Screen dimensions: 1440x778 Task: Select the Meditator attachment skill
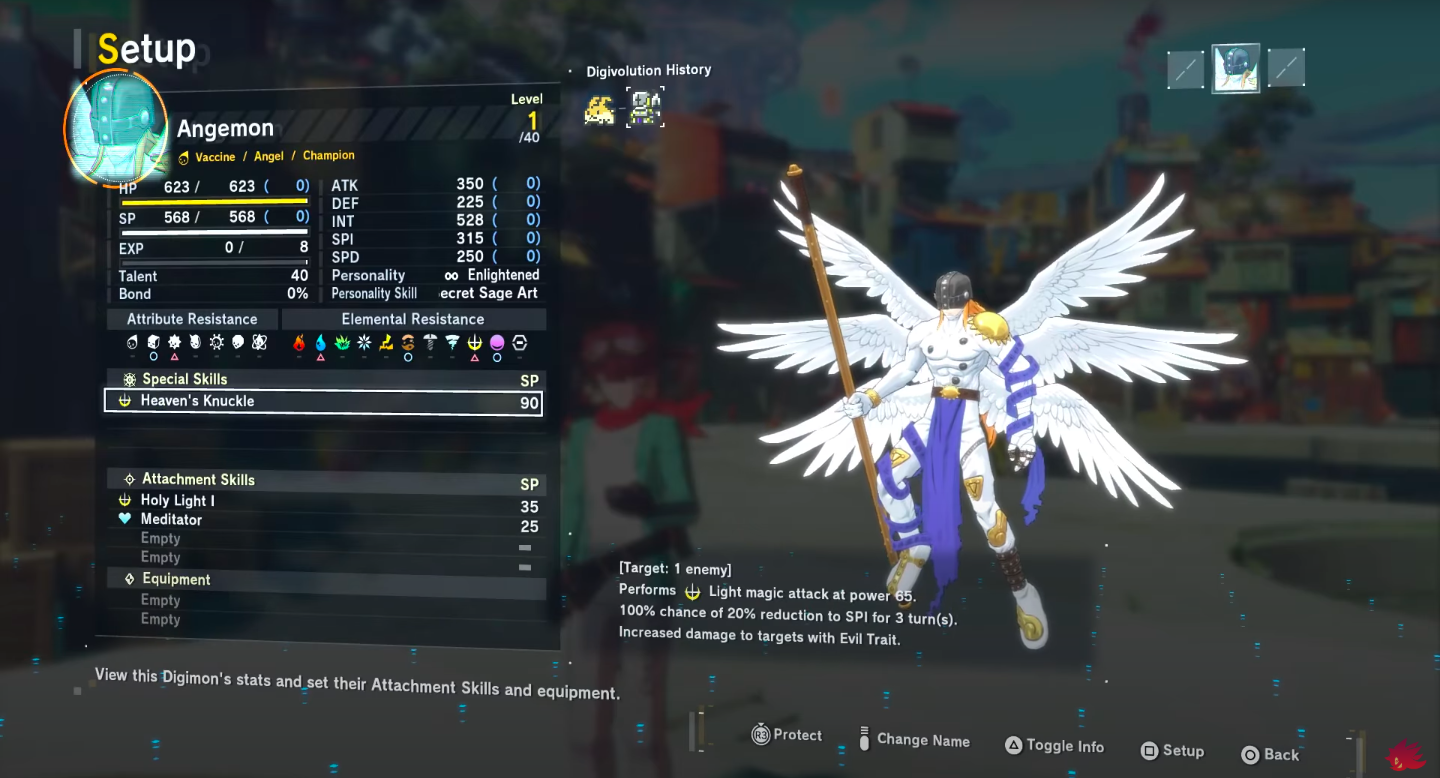pyautogui.click(x=171, y=520)
